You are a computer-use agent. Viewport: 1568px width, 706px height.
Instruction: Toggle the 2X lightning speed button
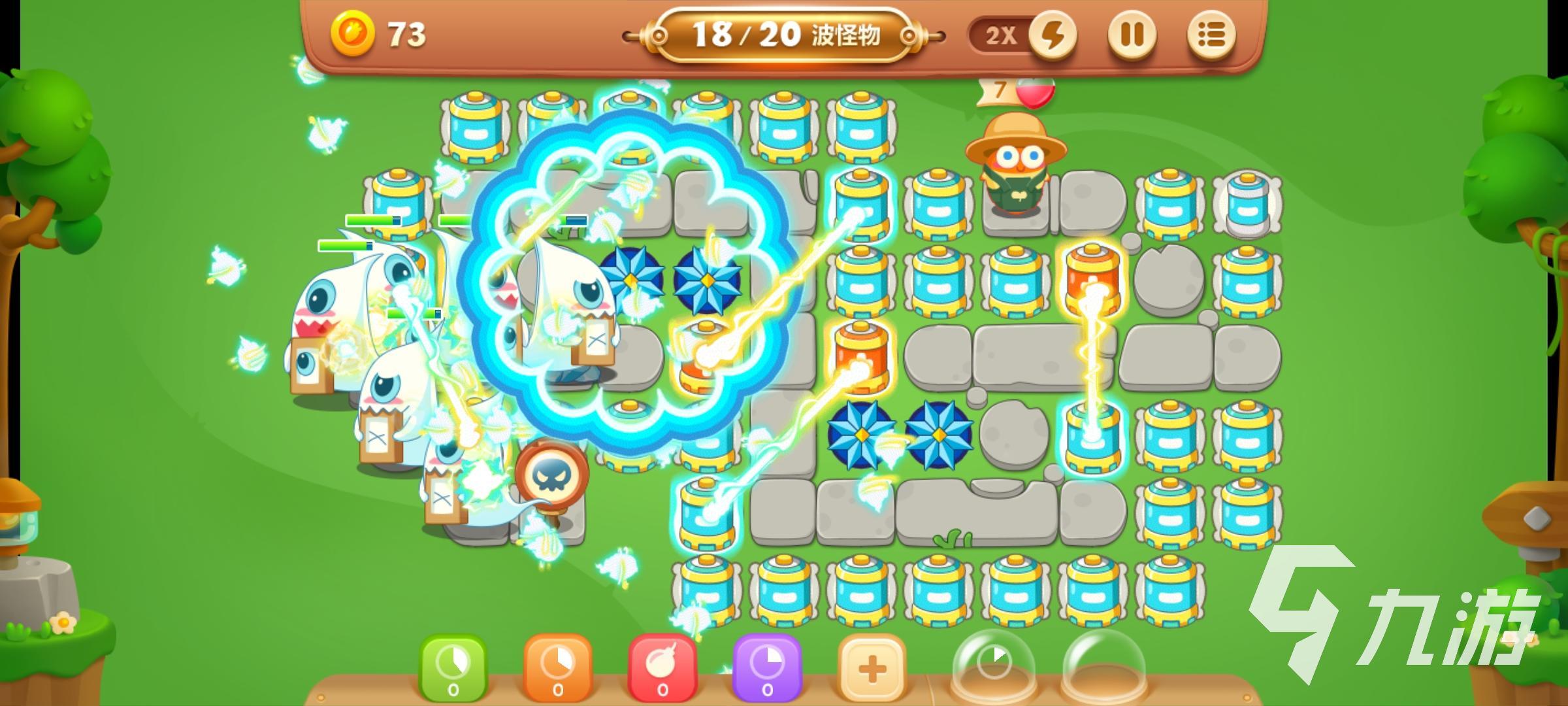click(x=1051, y=35)
